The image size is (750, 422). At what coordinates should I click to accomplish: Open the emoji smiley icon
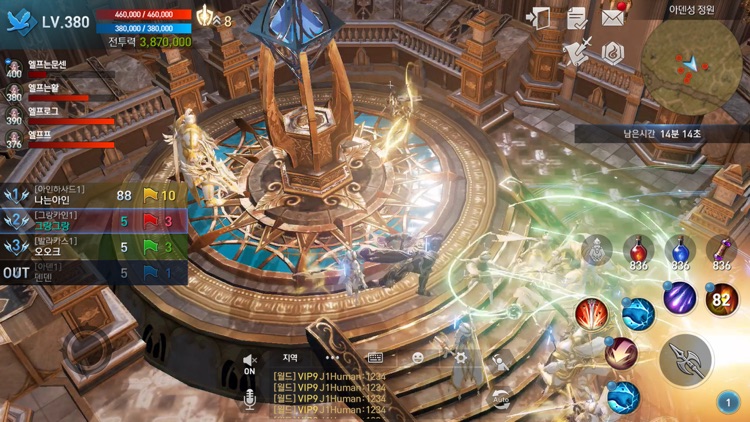(x=418, y=357)
